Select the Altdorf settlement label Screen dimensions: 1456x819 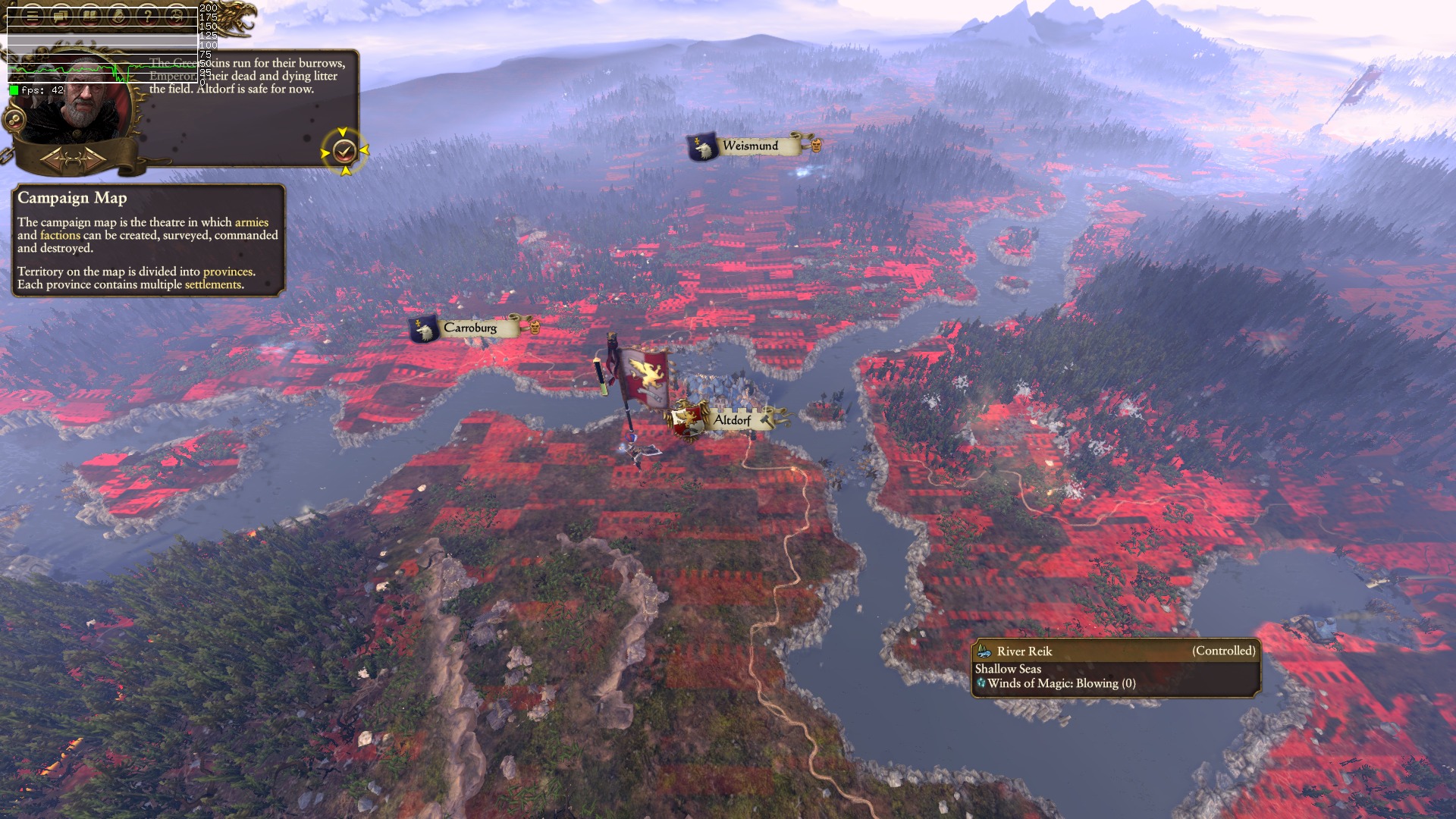tap(732, 420)
